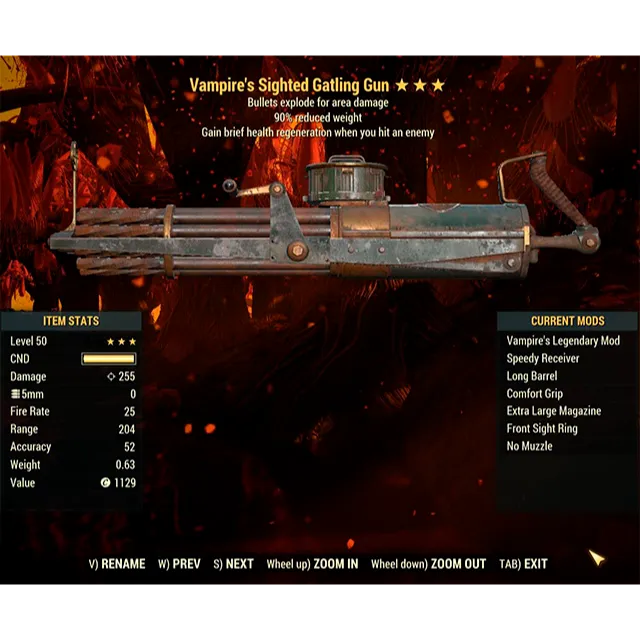Screen dimensions: 640x640
Task: Choose ZOOM IN on the weapon
Action: (x=312, y=564)
